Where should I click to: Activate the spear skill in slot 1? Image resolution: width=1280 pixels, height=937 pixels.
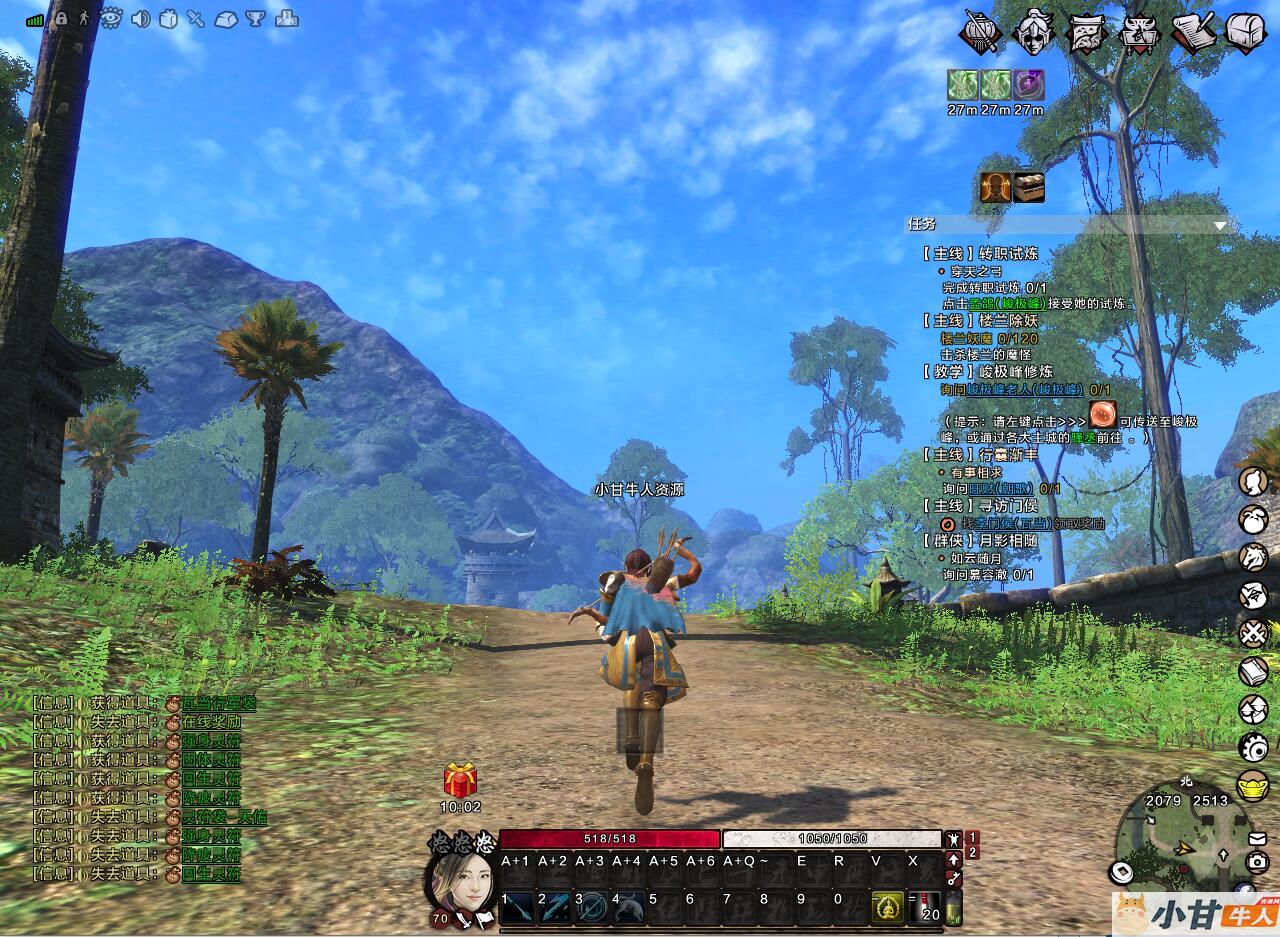(x=516, y=907)
